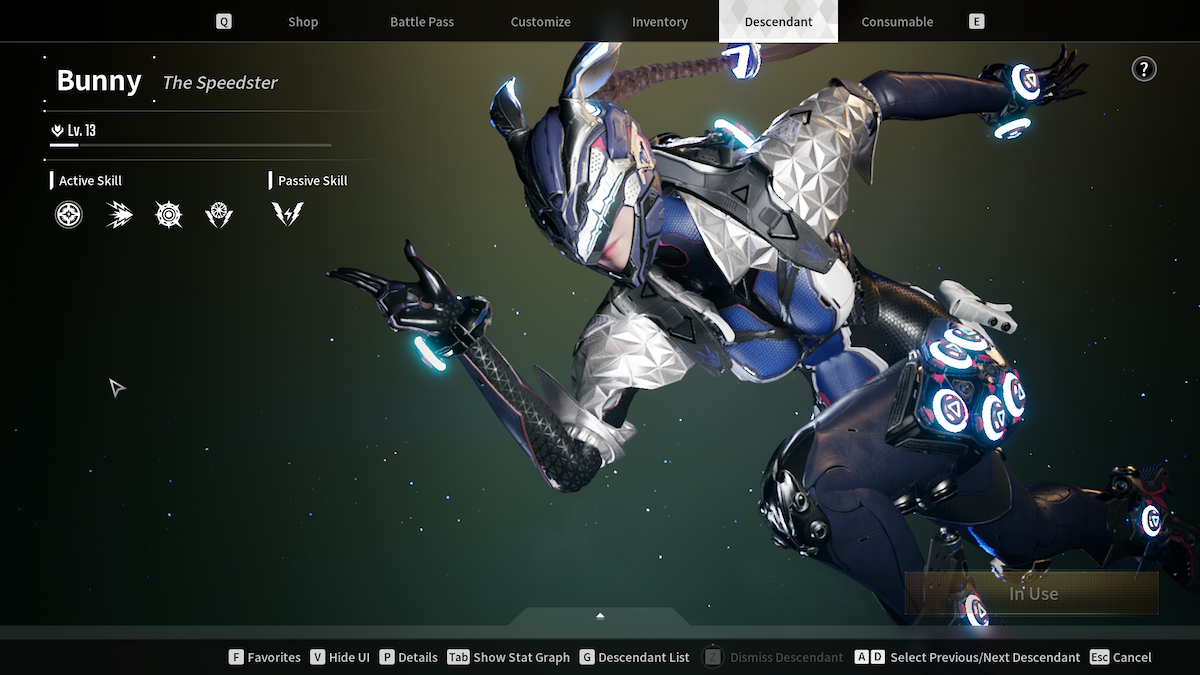The image size is (1200, 675).
Task: Hide the UI
Action: point(340,657)
